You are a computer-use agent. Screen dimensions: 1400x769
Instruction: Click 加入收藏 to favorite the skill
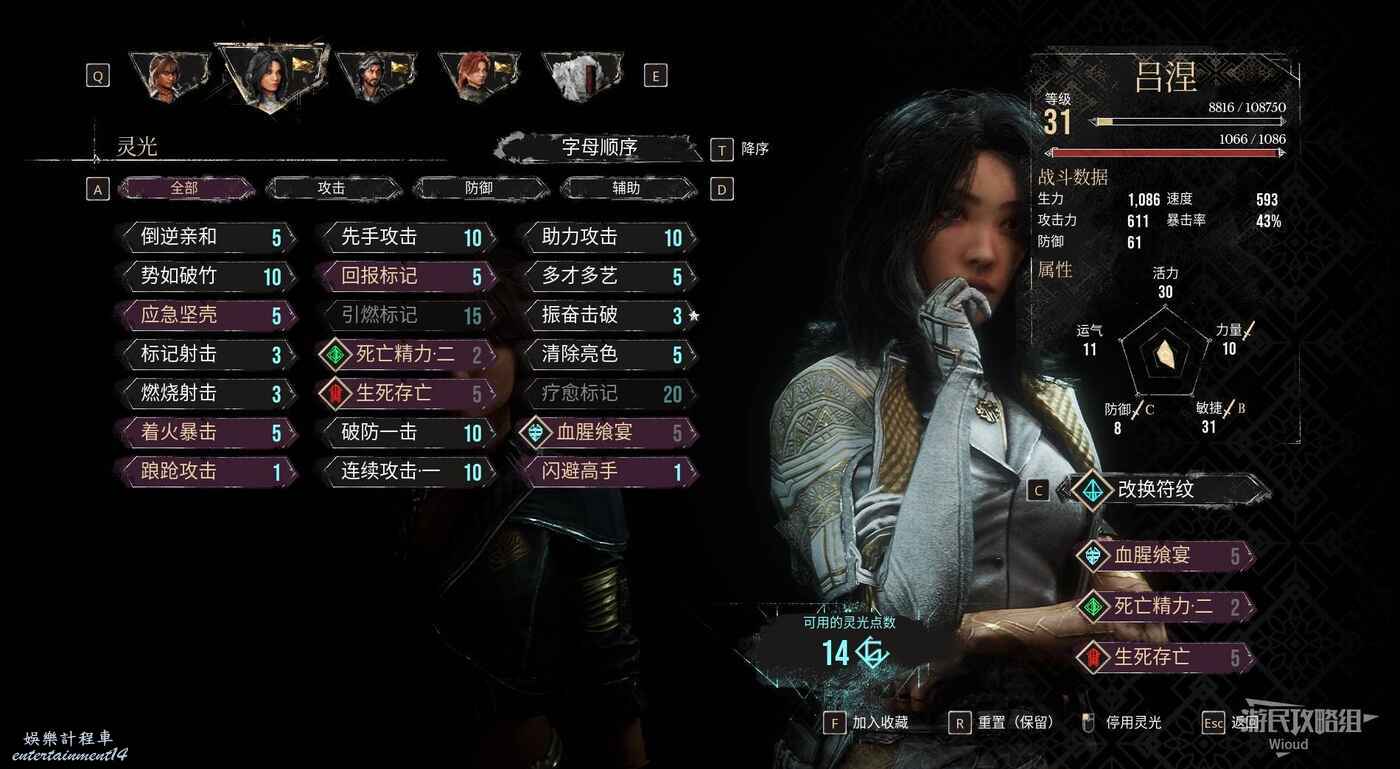click(x=869, y=722)
